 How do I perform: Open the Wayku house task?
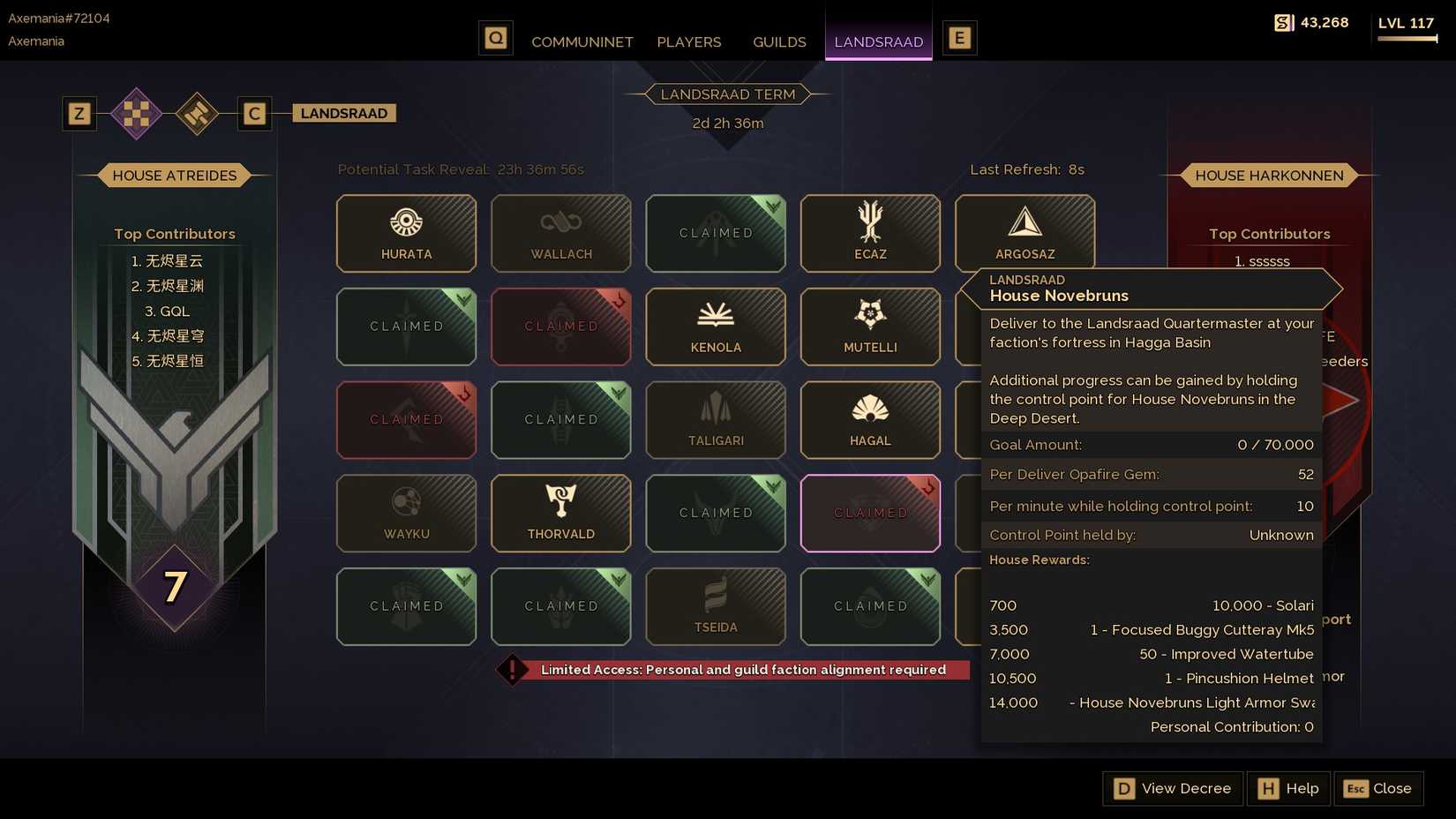406,513
